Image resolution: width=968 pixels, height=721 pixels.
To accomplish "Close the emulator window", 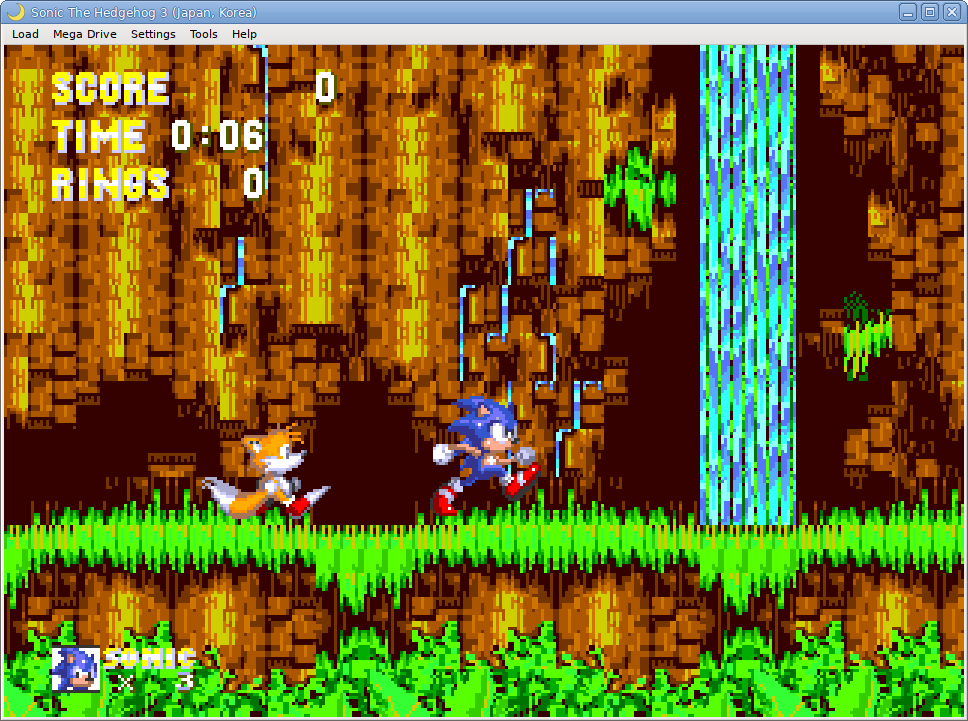I will [x=951, y=12].
